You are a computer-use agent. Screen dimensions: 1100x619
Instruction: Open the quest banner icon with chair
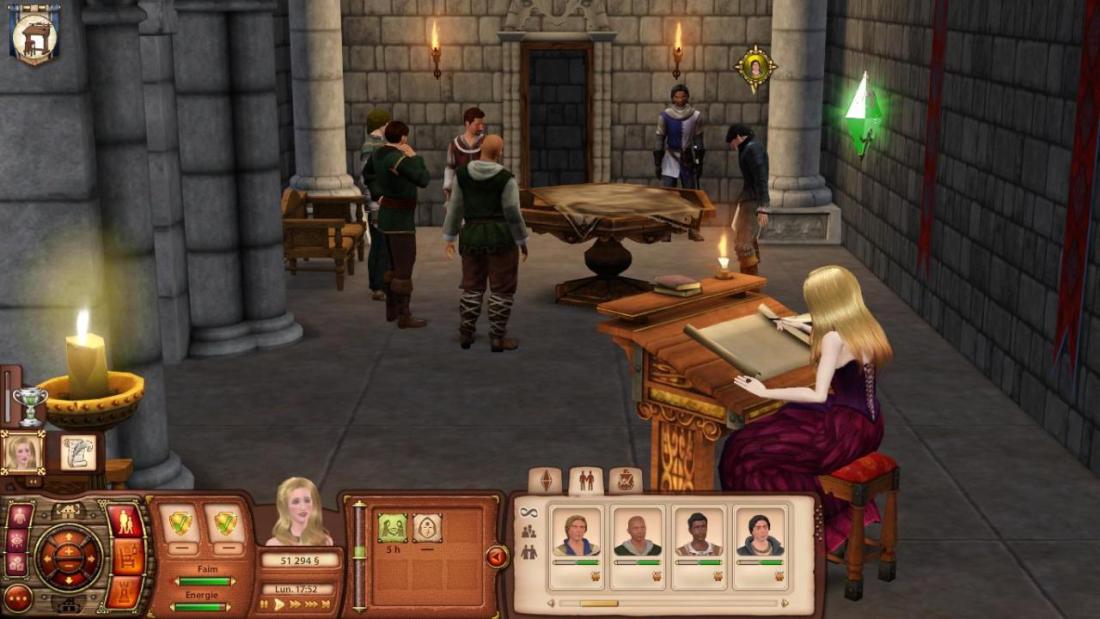(35, 33)
